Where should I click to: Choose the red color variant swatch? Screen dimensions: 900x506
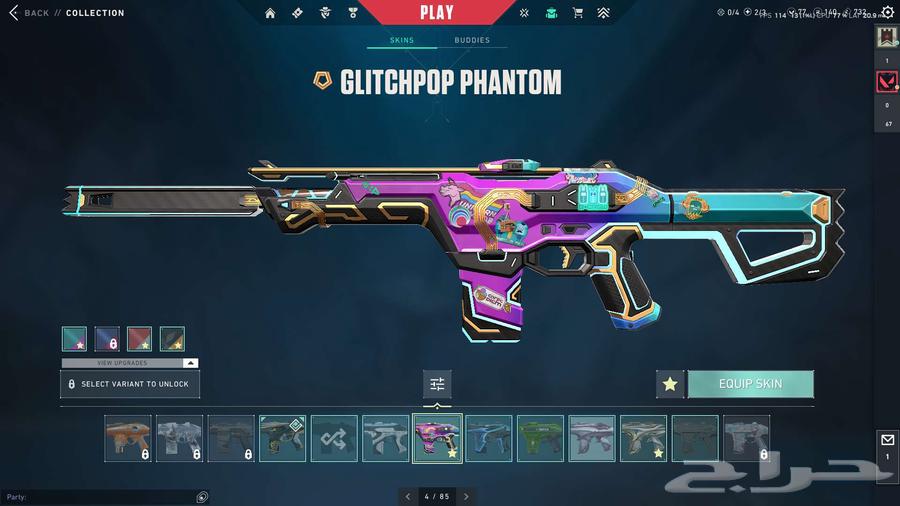pyautogui.click(x=139, y=339)
